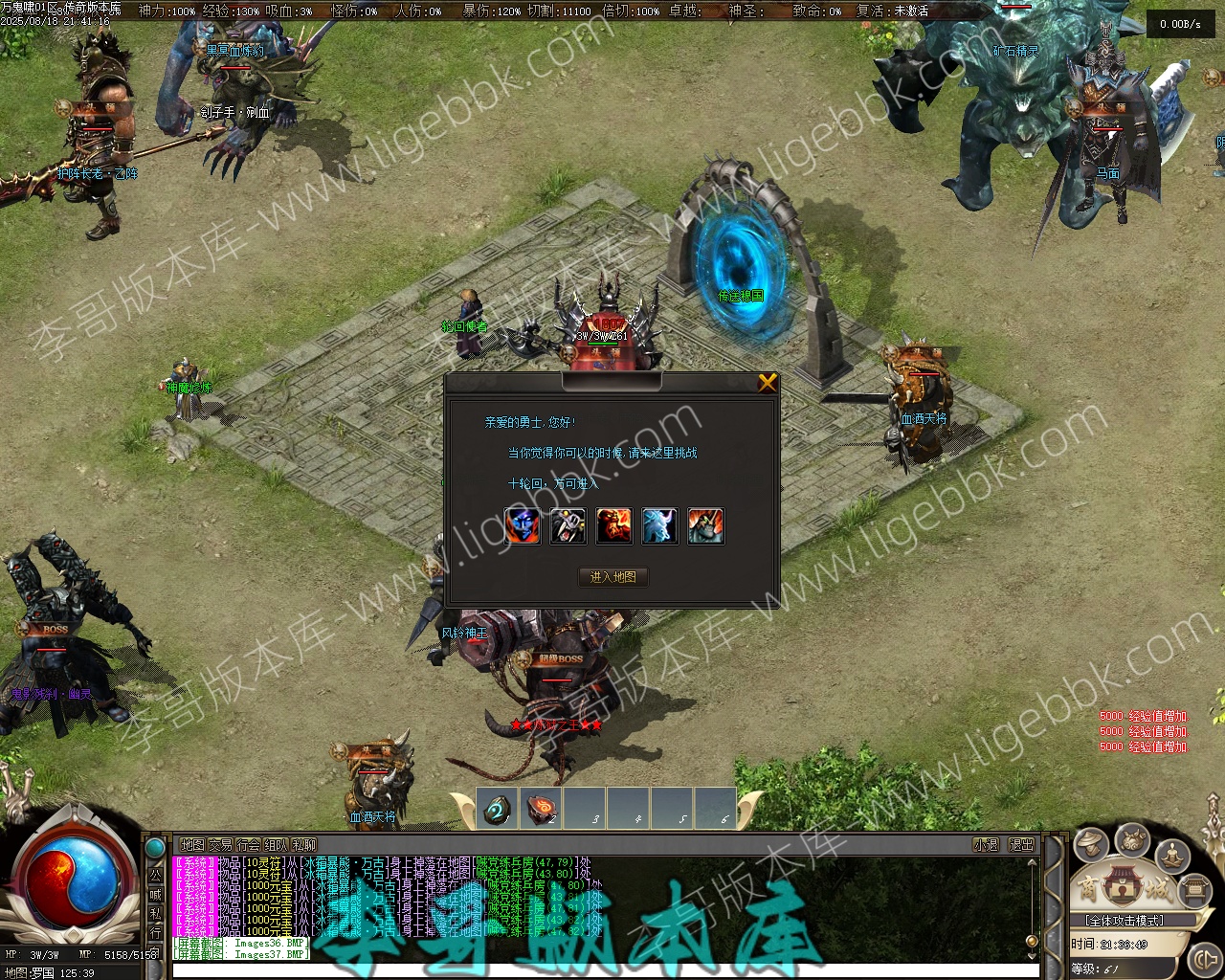Switch to the 行会 guild tab

pyautogui.click(x=248, y=845)
